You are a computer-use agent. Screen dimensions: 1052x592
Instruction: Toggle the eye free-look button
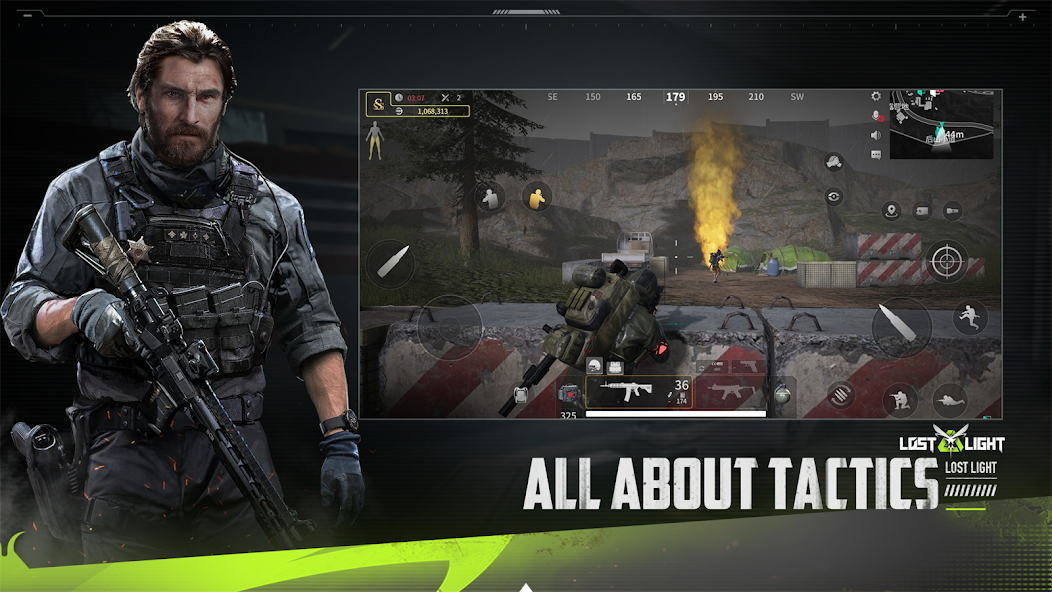click(834, 197)
